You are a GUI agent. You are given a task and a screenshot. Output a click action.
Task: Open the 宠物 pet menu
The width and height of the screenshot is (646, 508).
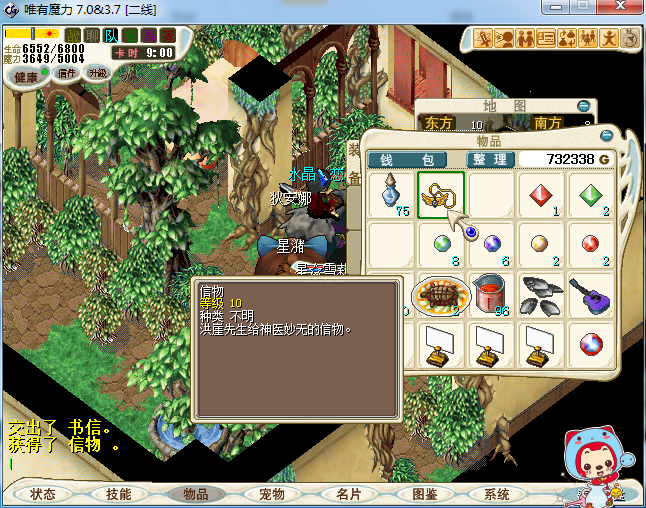tap(272, 494)
